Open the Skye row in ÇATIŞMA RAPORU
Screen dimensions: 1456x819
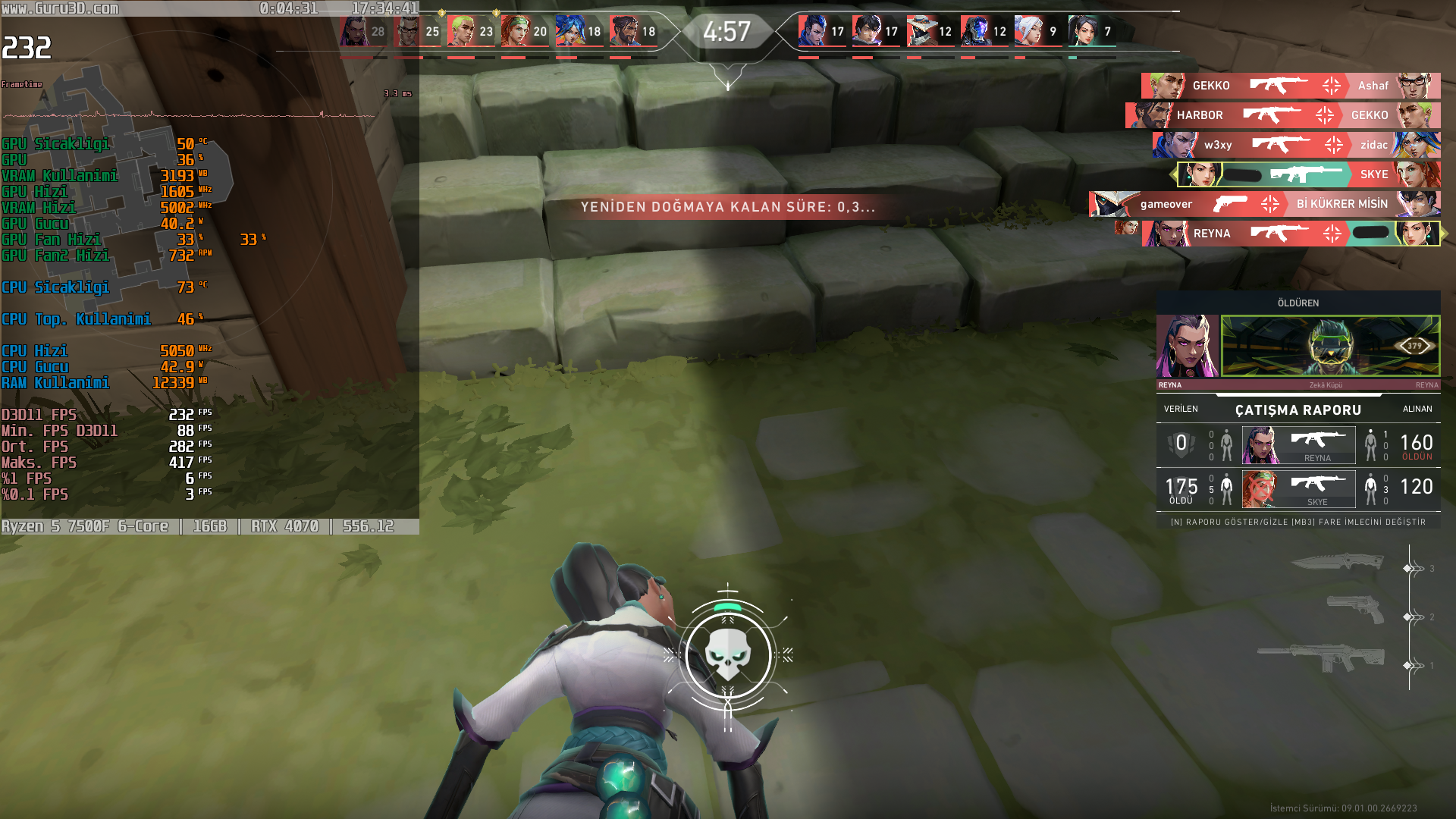pos(1298,488)
